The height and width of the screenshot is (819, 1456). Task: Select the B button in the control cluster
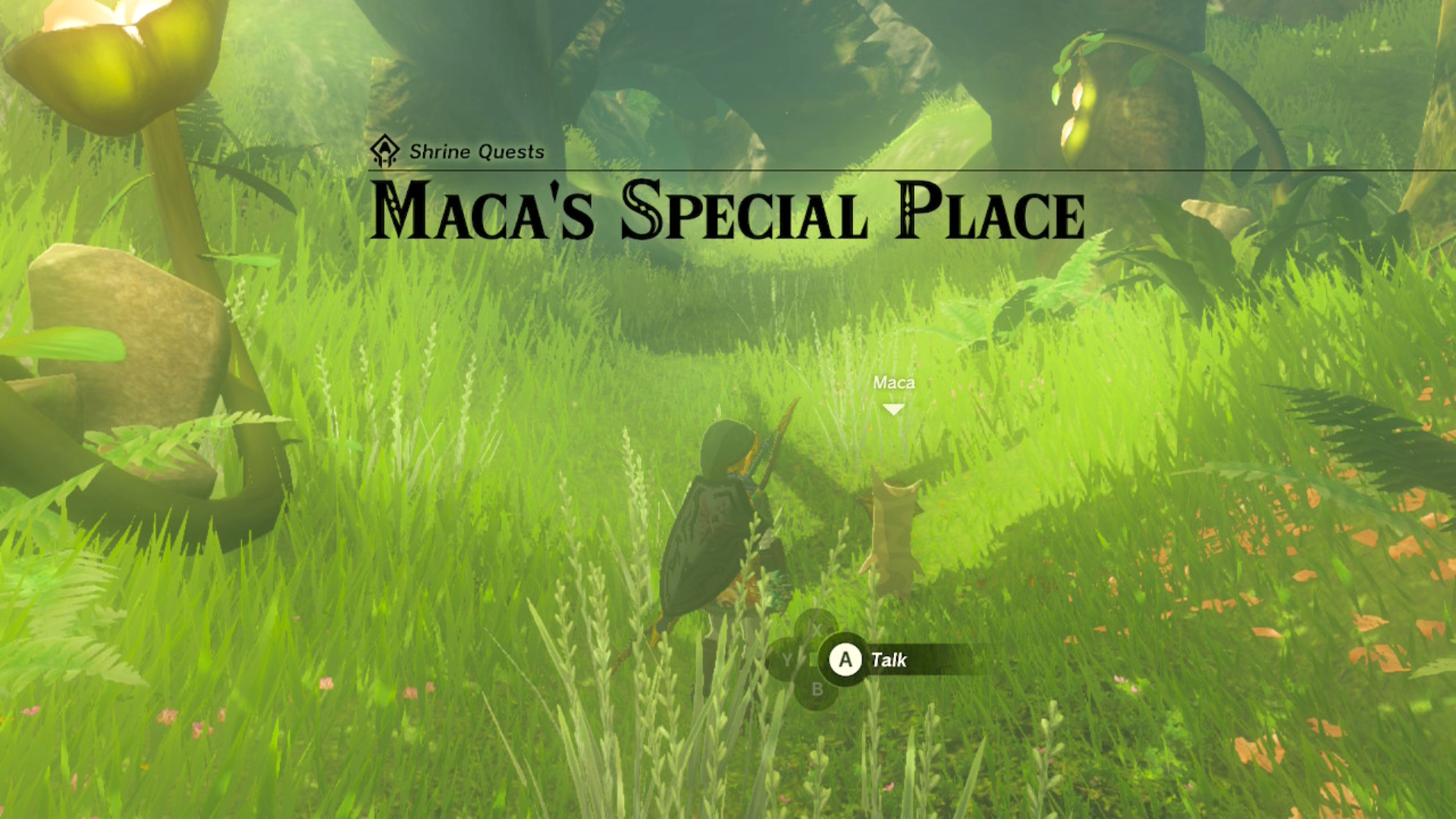pos(817,690)
